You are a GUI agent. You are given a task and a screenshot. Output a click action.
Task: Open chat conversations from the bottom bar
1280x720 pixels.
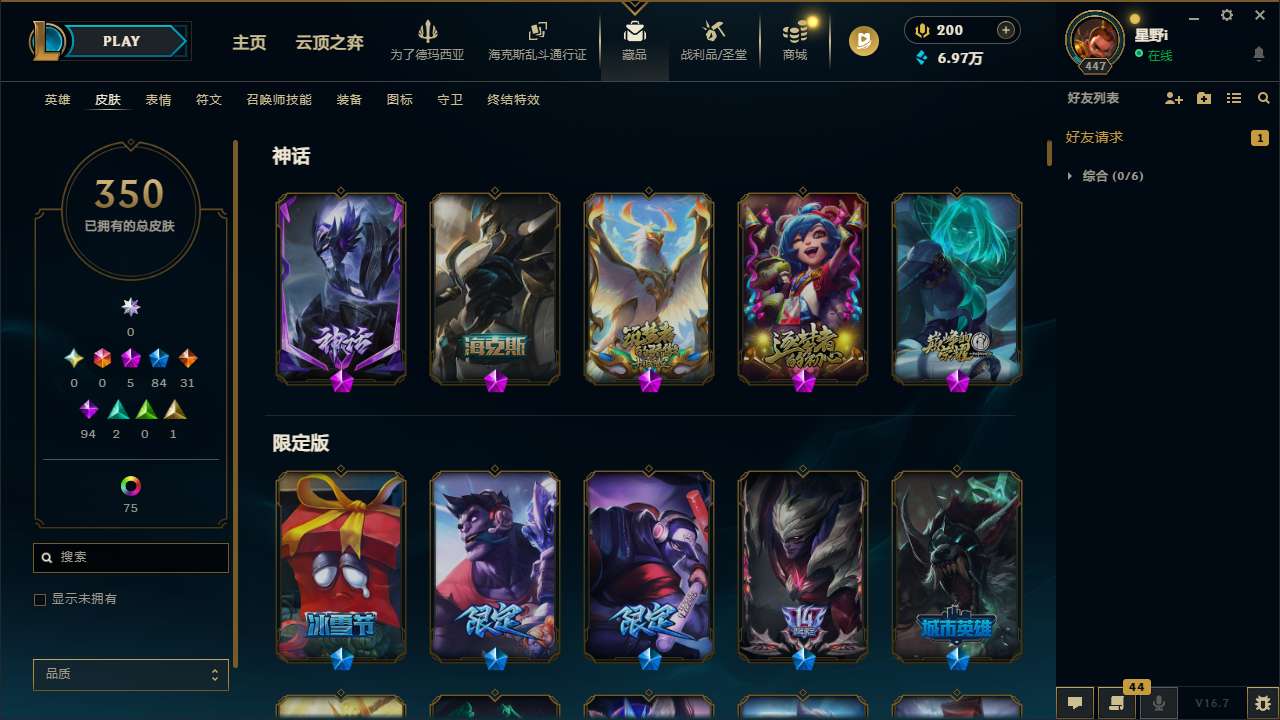click(1074, 703)
